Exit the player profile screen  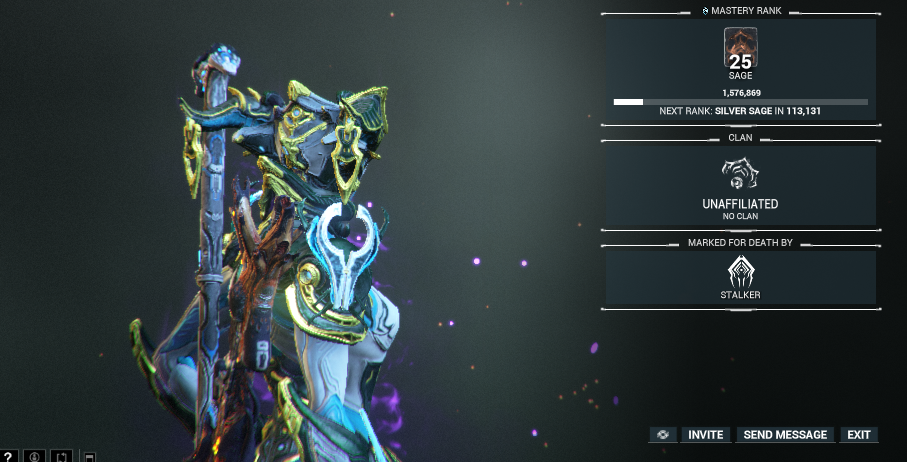coord(858,435)
